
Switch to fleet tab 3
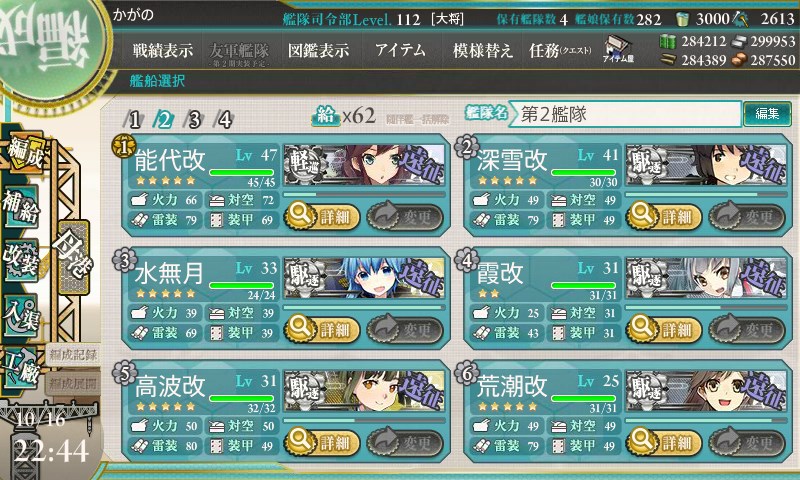pos(195,119)
